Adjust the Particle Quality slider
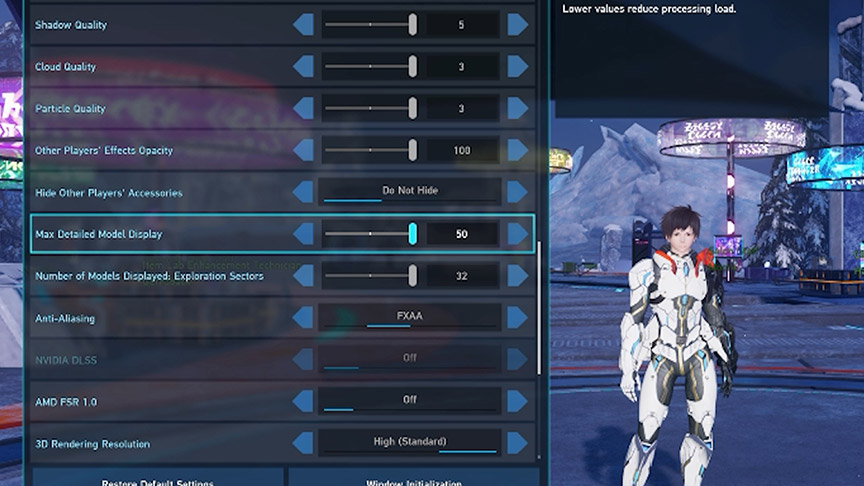Image resolution: width=864 pixels, height=486 pixels. pos(370,108)
